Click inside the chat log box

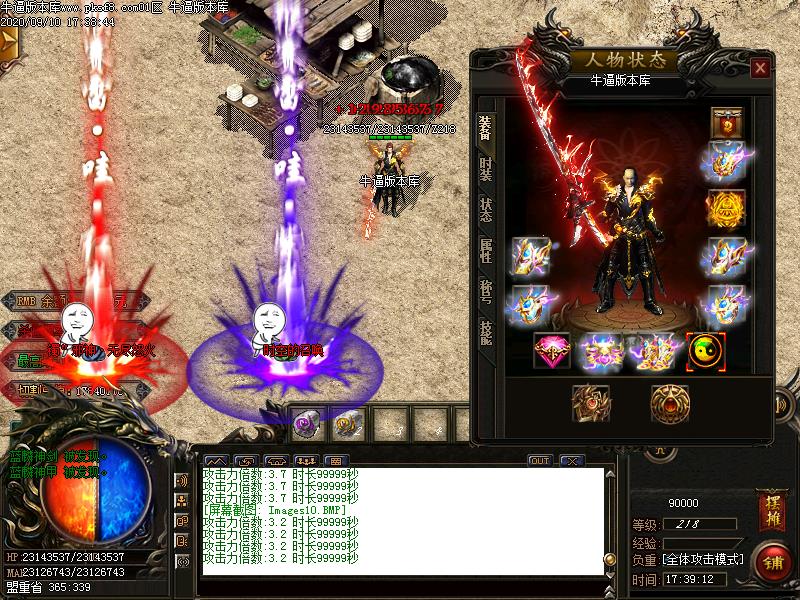(400, 520)
